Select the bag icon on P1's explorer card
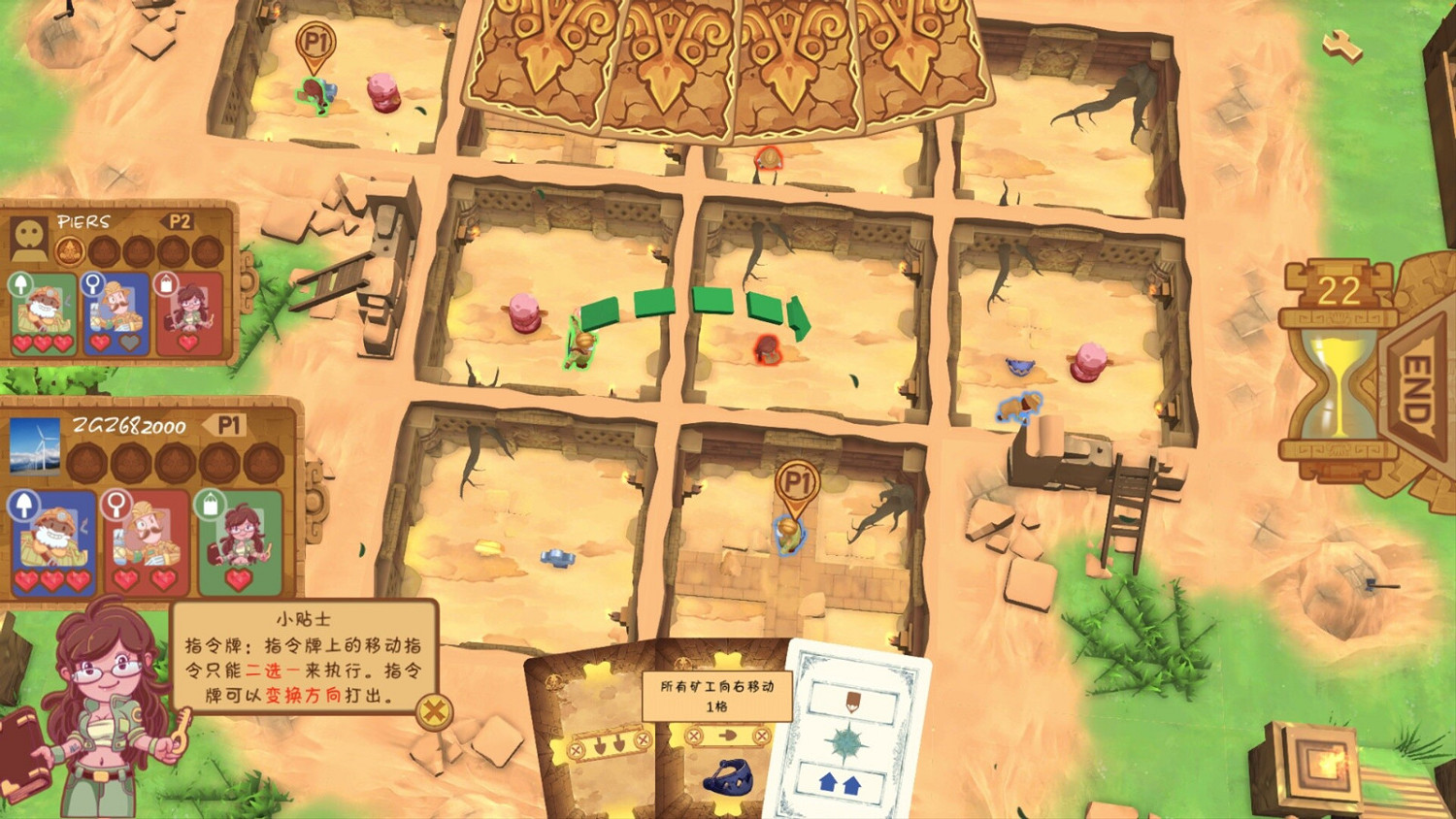 pos(208,503)
